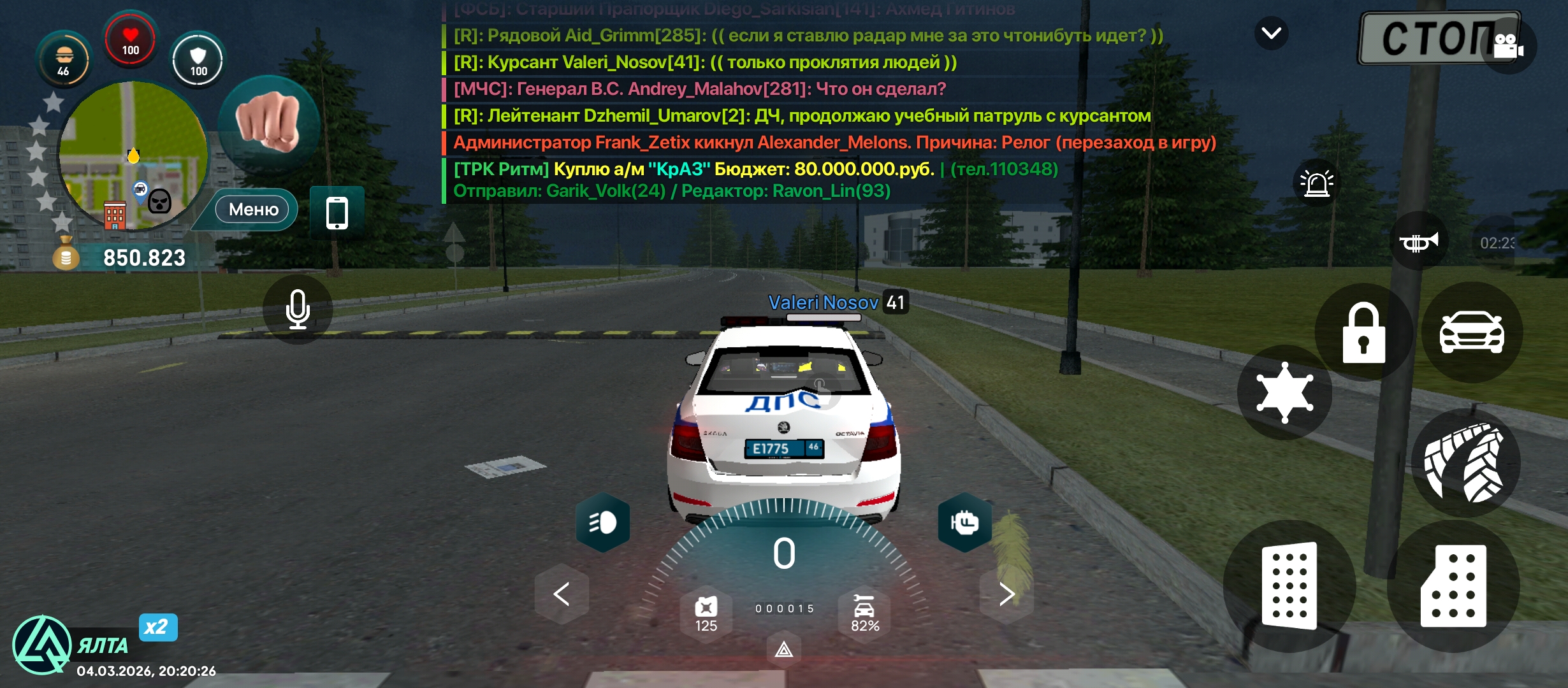Collapse the chat with the chevron arrow

click(x=1271, y=33)
